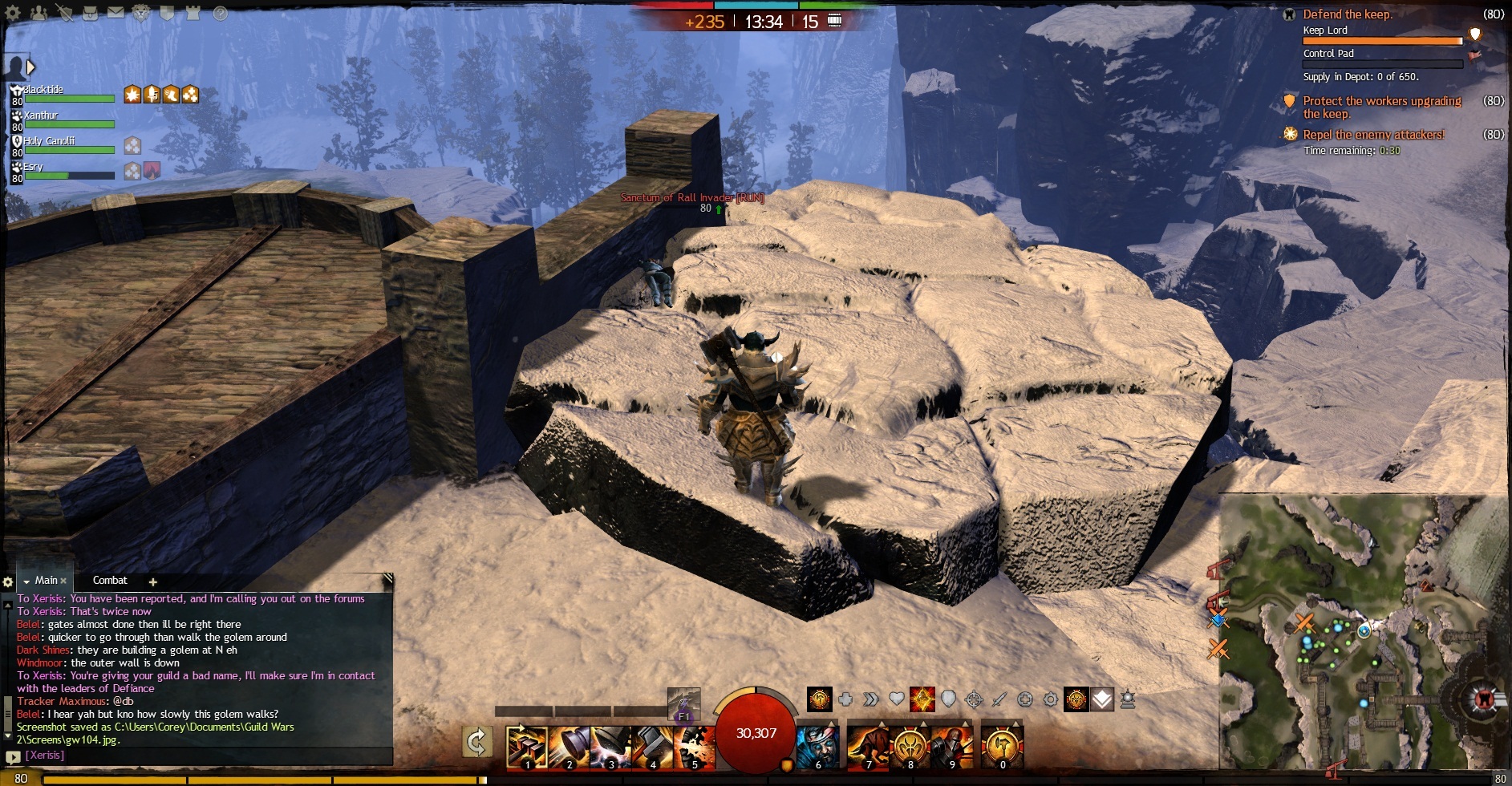The image size is (1512, 786).
Task: Open the mail envelope icon
Action: [x=116, y=13]
